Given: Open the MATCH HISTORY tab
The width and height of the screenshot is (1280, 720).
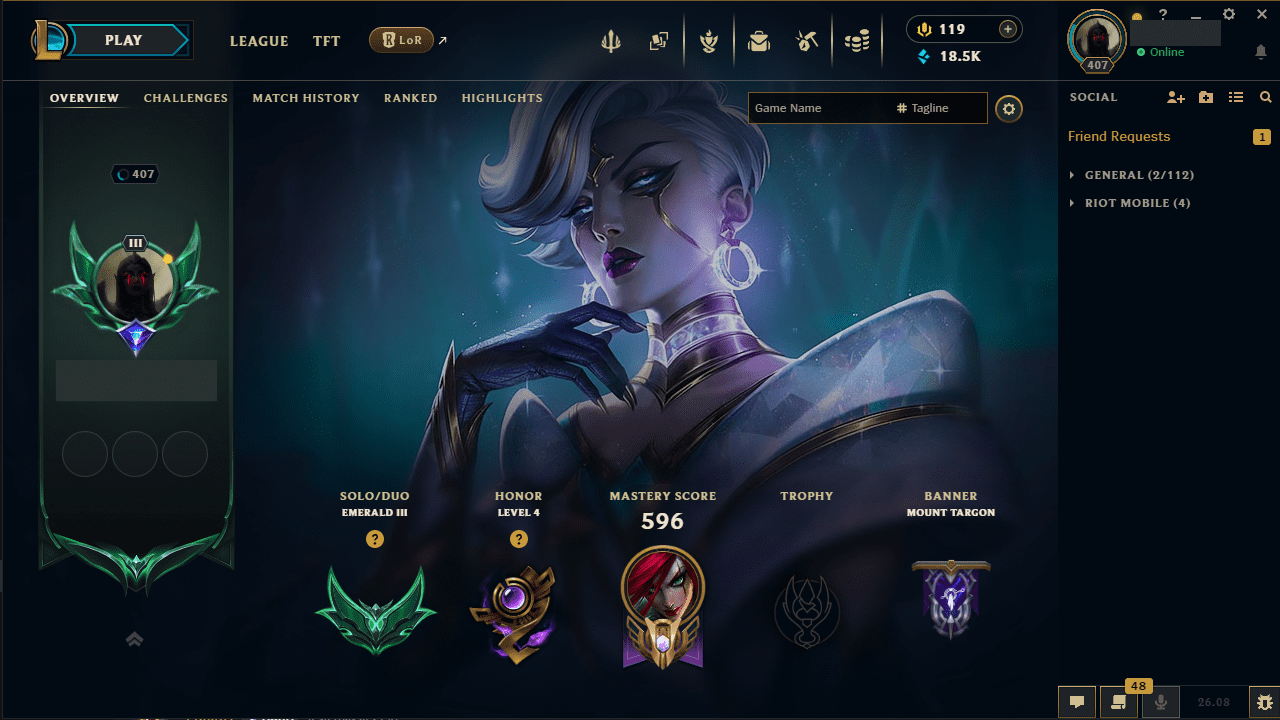Looking at the screenshot, I should 306,97.
